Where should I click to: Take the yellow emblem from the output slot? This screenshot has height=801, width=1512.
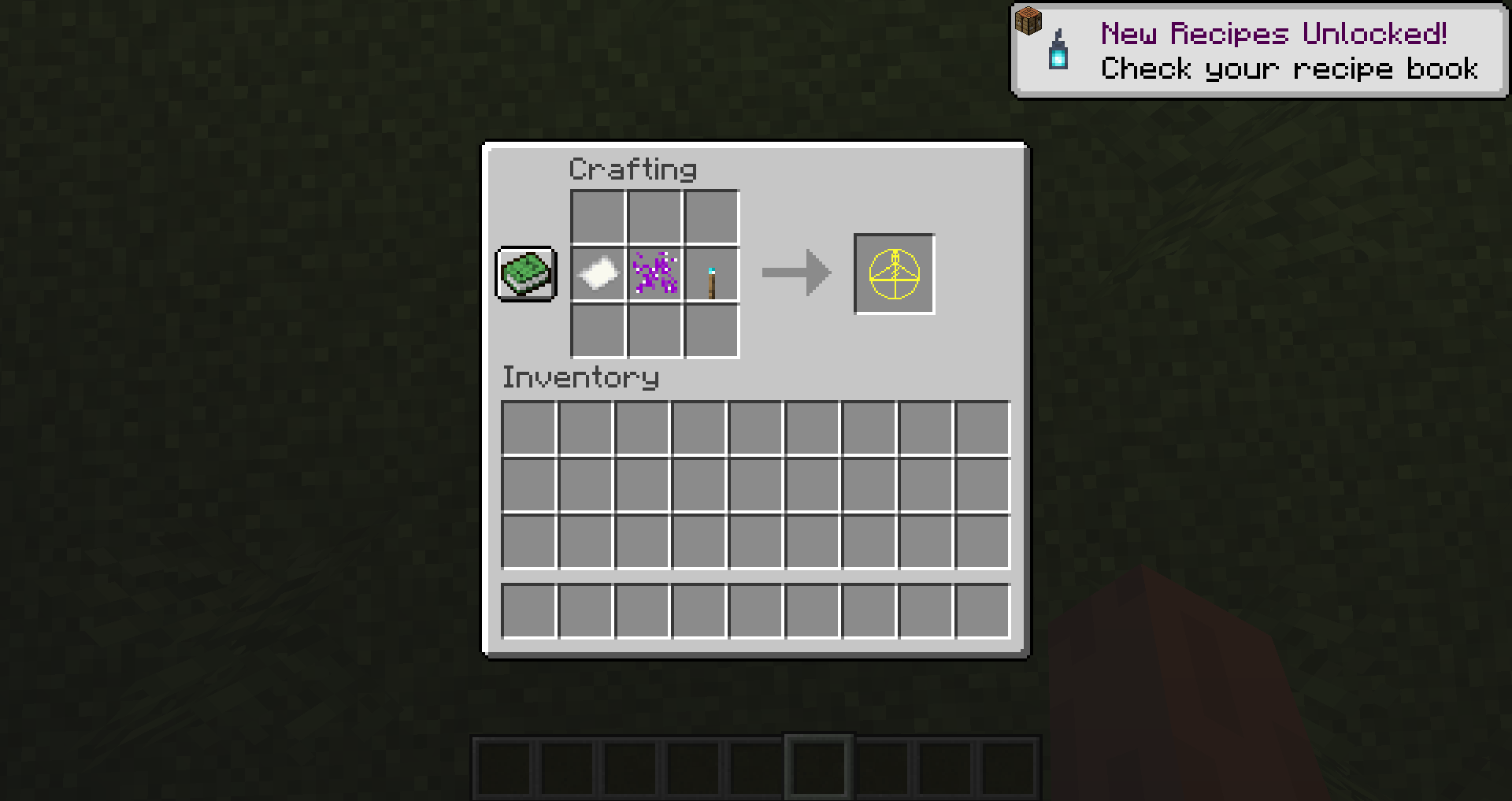[x=894, y=274]
